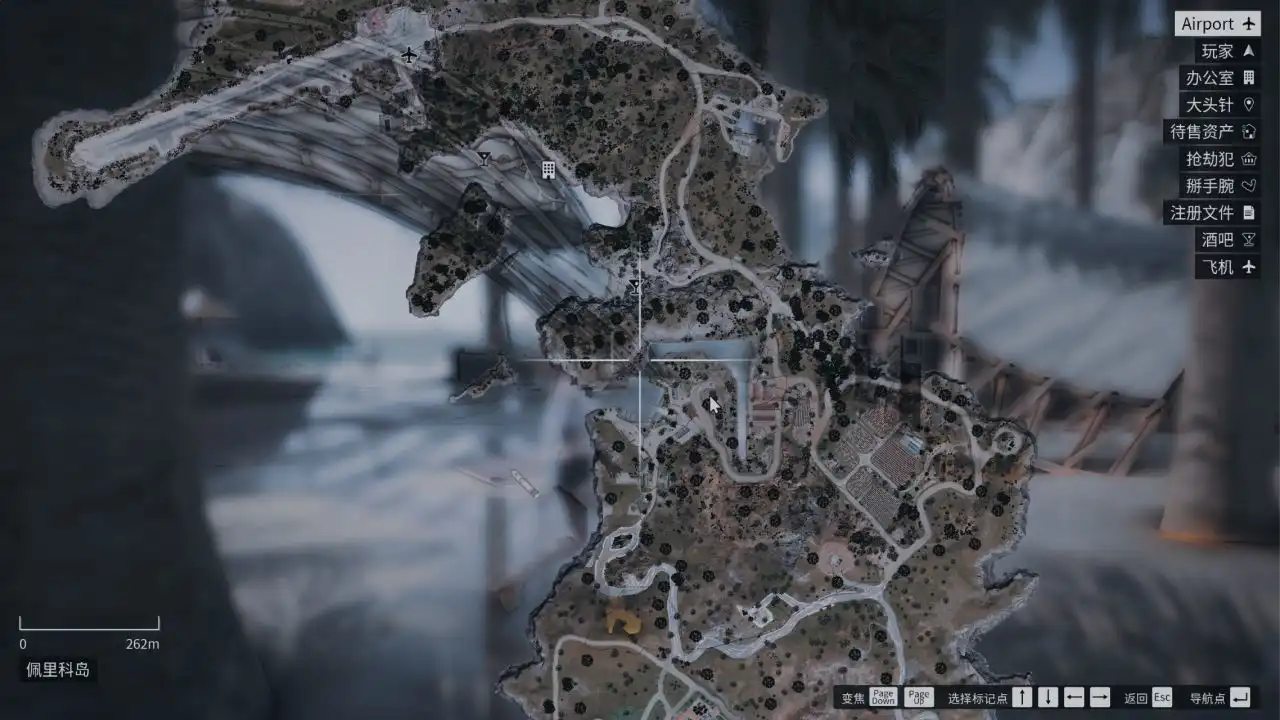Click the Page Down key beside 变焦

[882, 695]
